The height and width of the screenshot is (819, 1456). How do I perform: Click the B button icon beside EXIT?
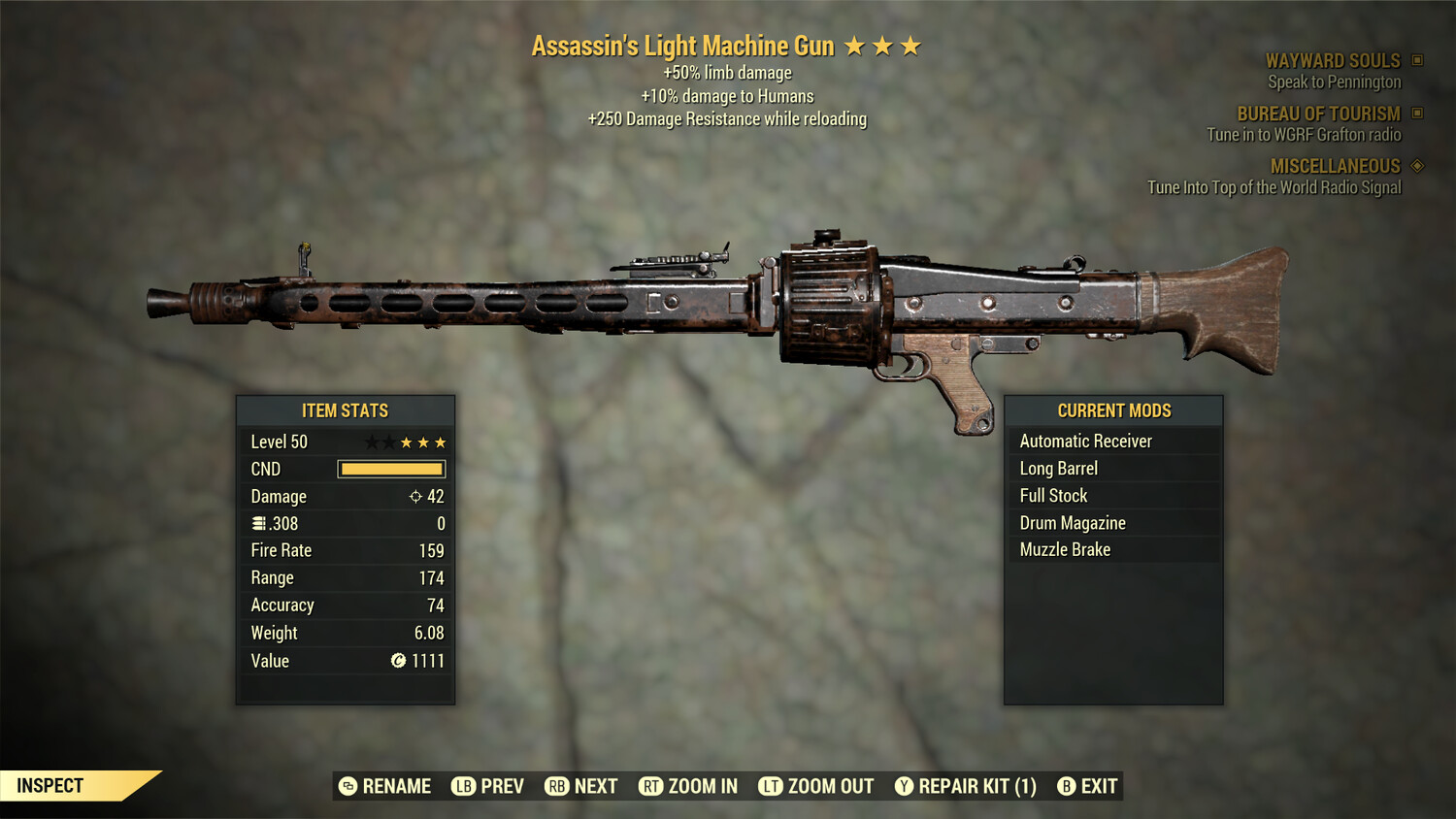pyautogui.click(x=1068, y=786)
